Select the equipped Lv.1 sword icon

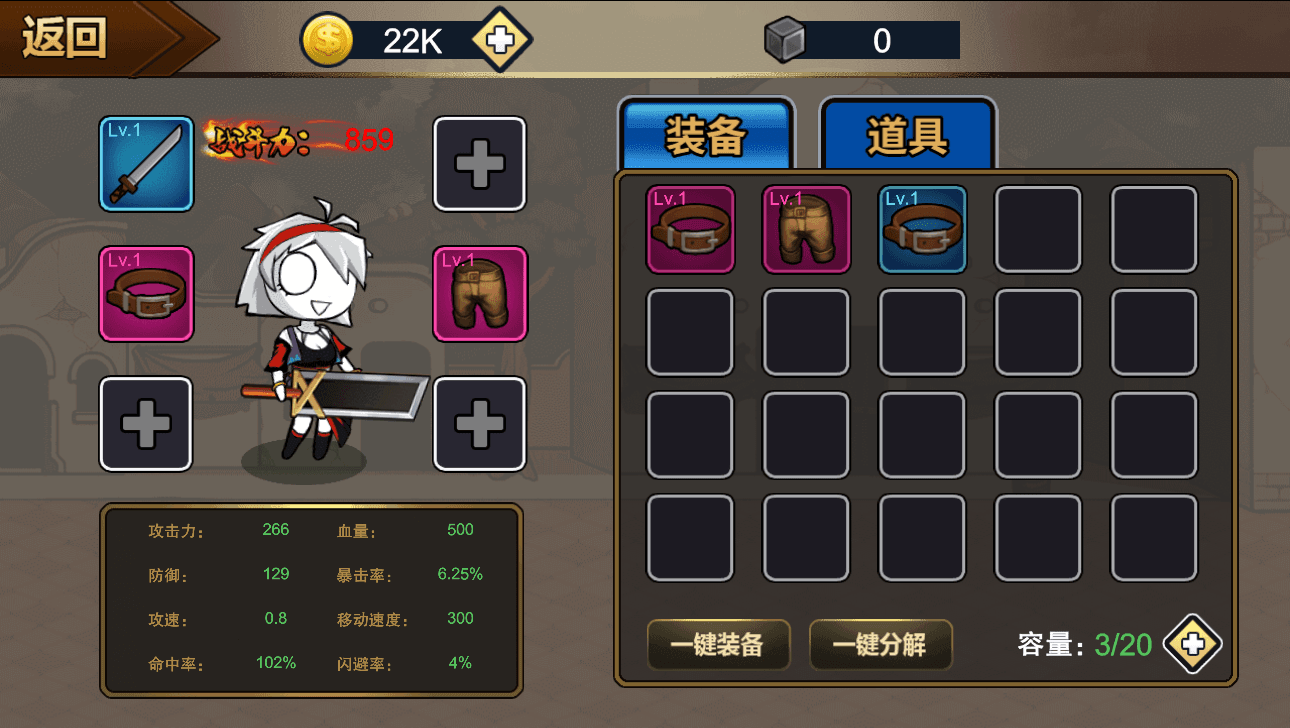(x=146, y=163)
